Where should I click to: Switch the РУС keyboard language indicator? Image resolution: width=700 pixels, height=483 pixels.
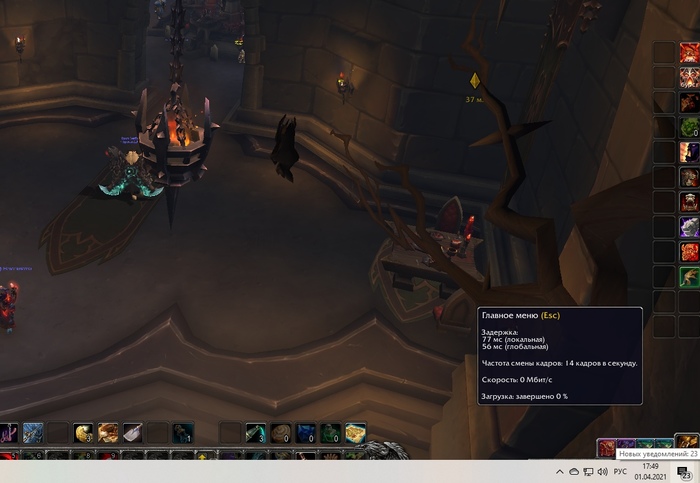coord(620,471)
